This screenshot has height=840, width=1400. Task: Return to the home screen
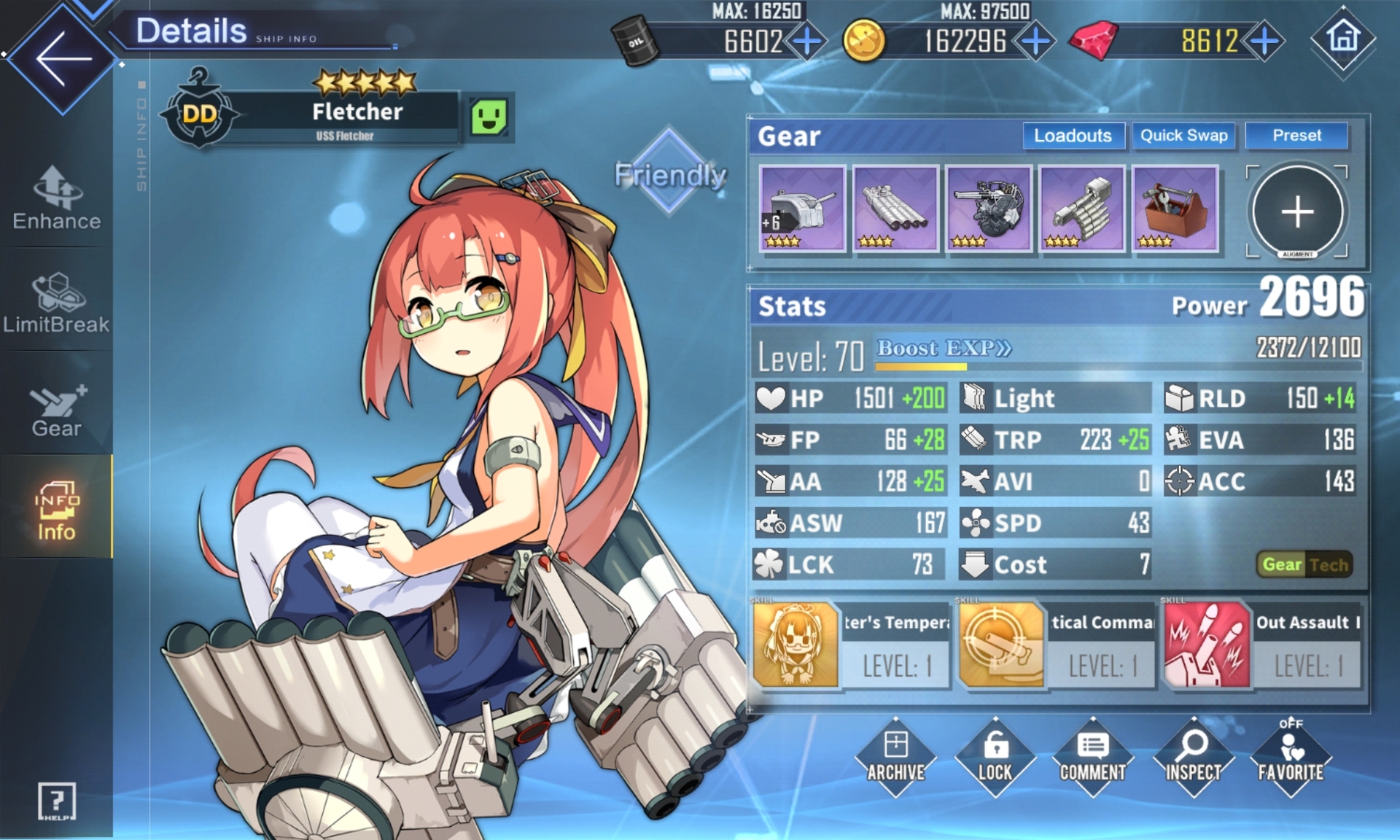(x=1343, y=39)
